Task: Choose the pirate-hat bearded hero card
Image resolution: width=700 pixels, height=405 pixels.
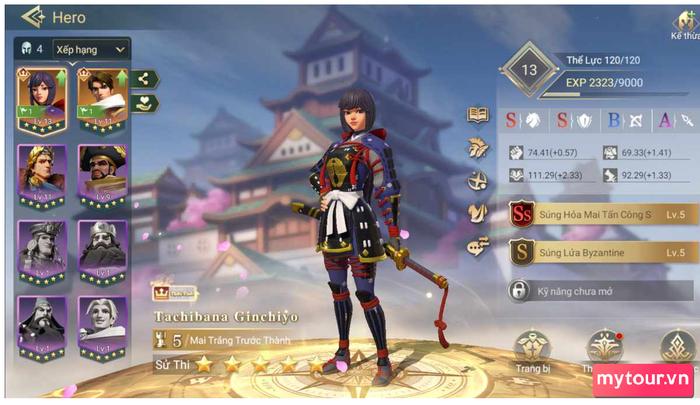Action: click(102, 176)
